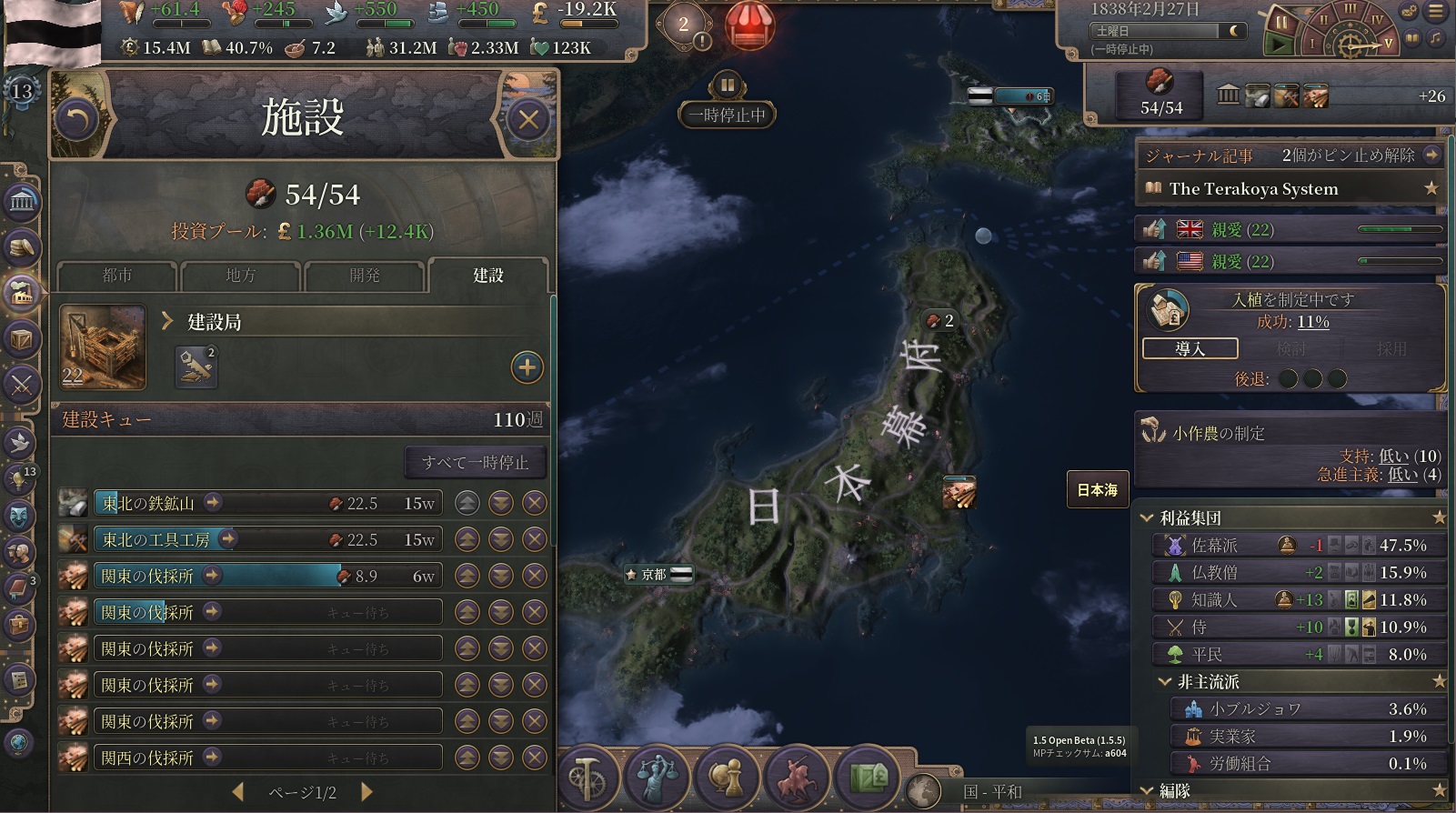This screenshot has width=1456, height=813.
Task: Go back using the return arrow button
Action: (x=77, y=119)
